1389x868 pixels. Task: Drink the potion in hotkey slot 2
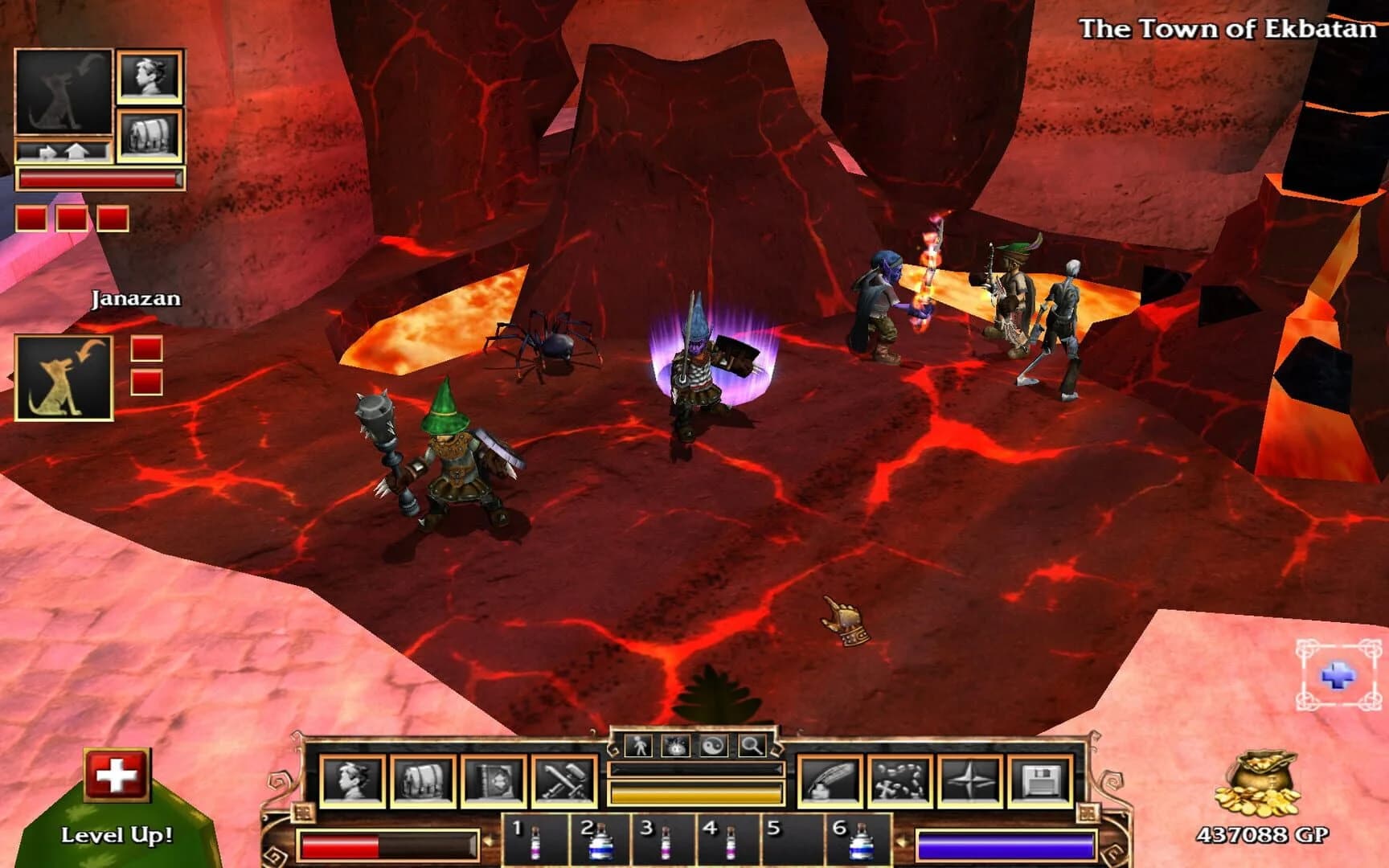coord(601,842)
